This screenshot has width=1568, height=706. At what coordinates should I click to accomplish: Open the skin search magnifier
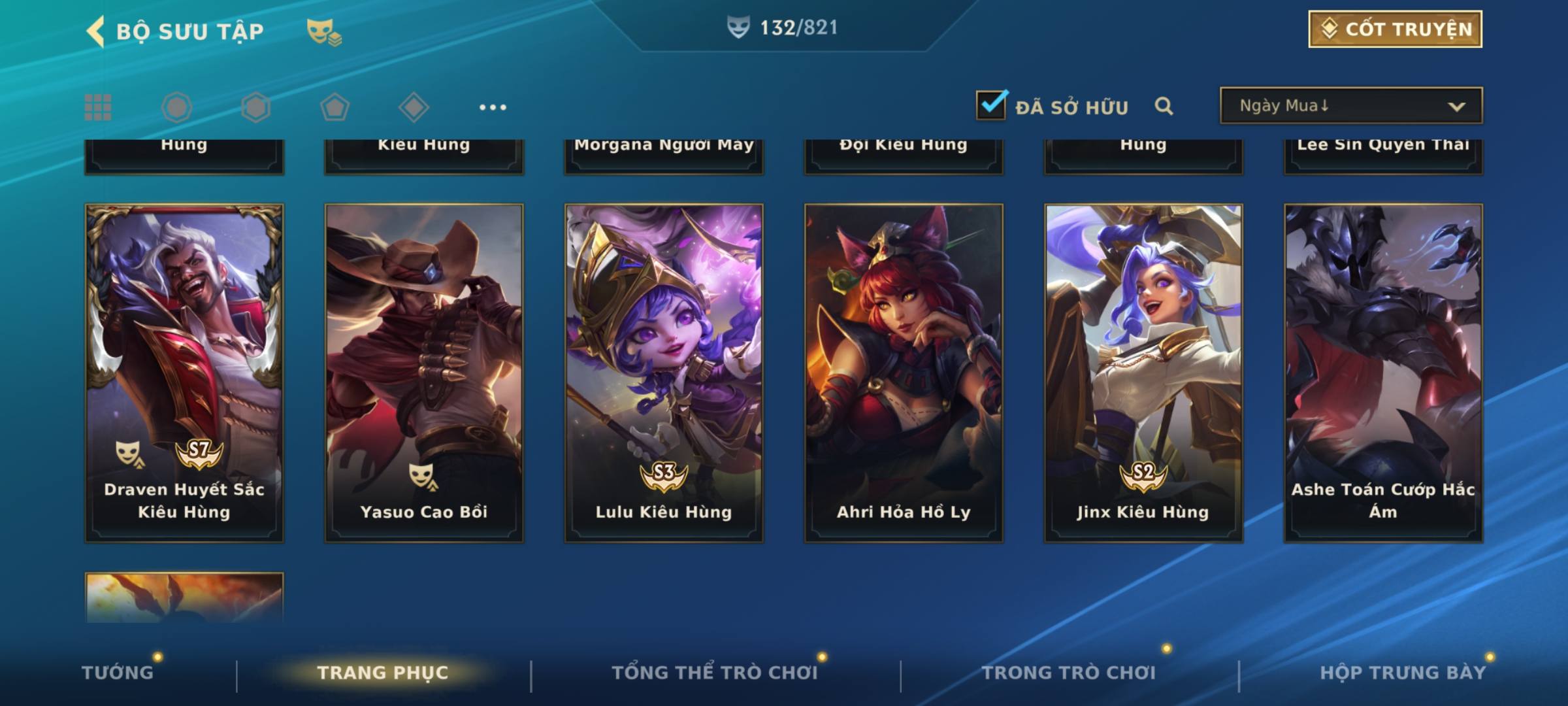click(x=1164, y=106)
